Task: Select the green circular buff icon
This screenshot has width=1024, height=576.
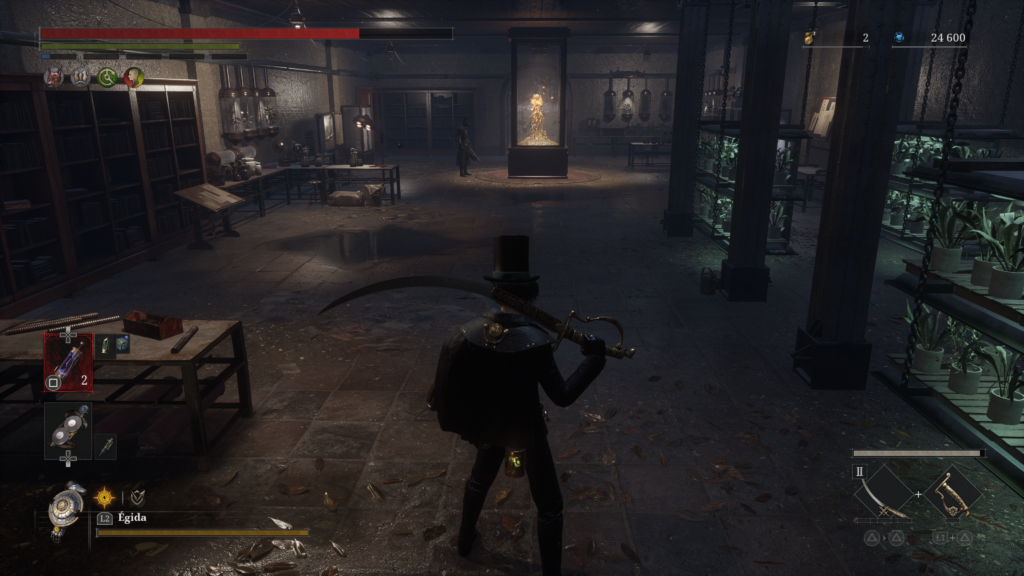Action: (107, 77)
